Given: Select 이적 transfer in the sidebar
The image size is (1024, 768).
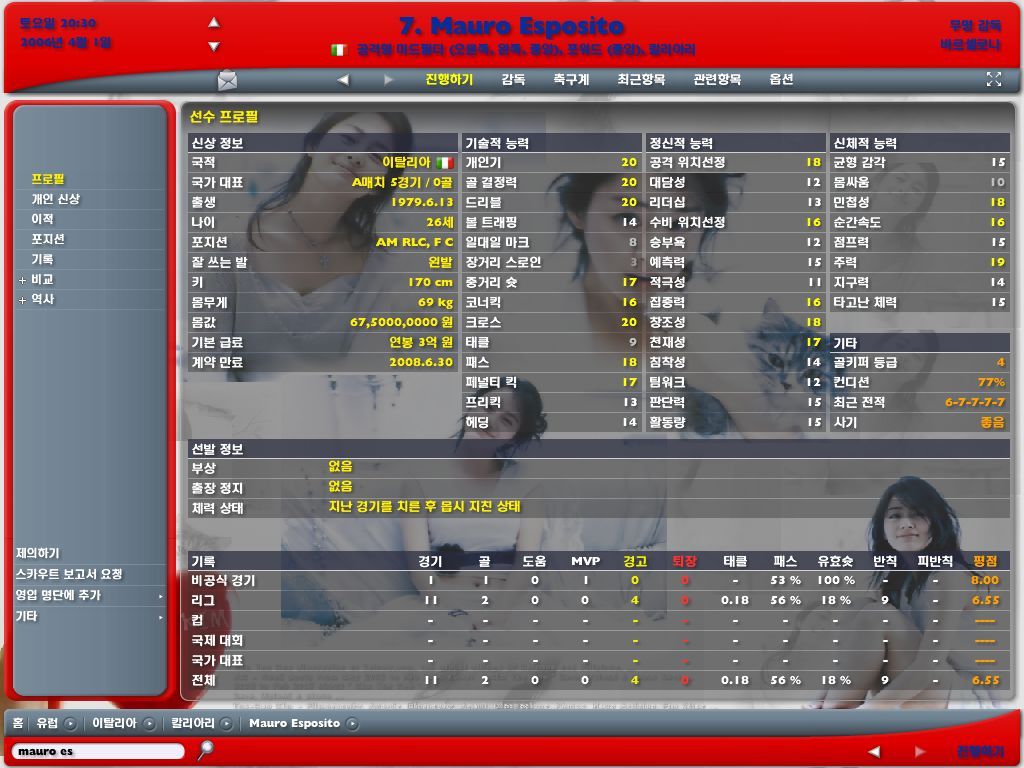Looking at the screenshot, I should coord(42,219).
